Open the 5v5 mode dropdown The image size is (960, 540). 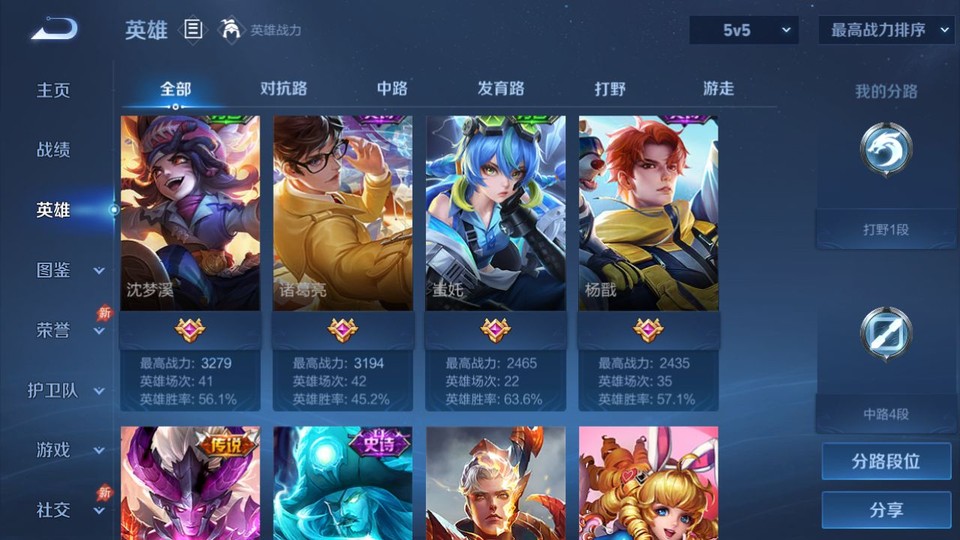(x=743, y=30)
